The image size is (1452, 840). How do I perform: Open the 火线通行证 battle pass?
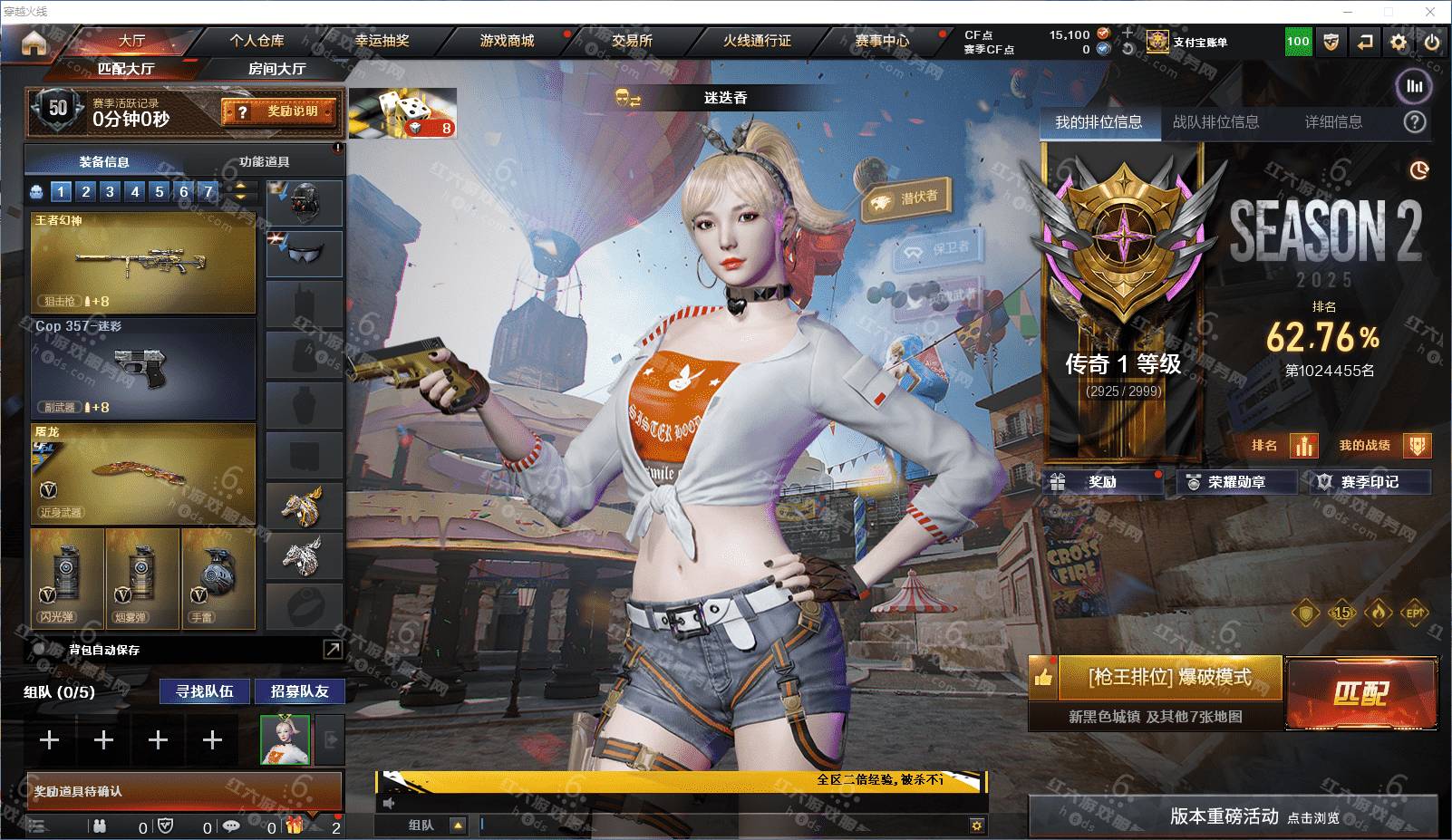757,41
